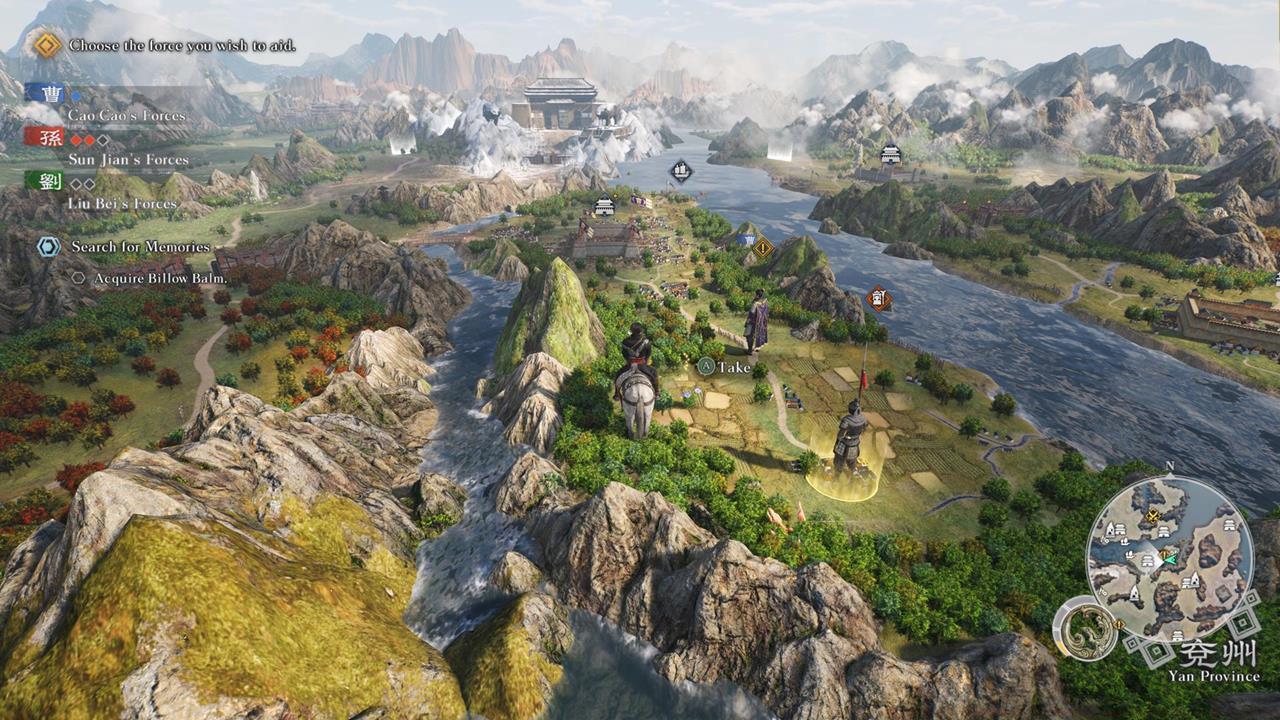Click the ship marker over the river

(681, 172)
